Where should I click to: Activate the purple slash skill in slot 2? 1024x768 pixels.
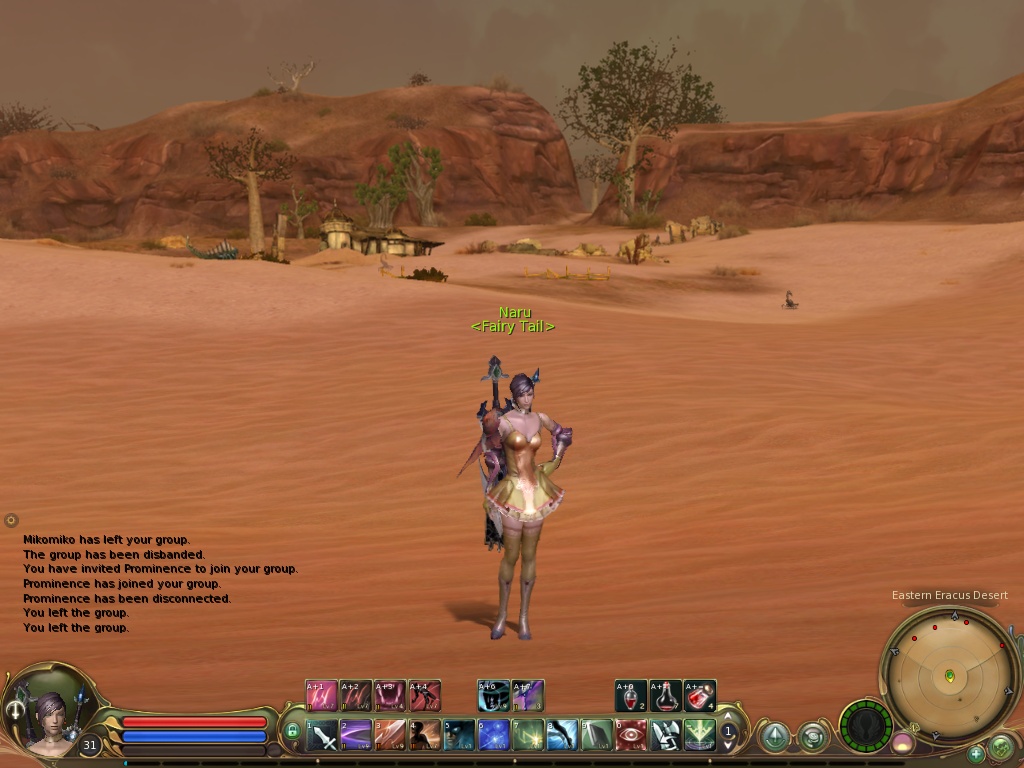click(356, 735)
